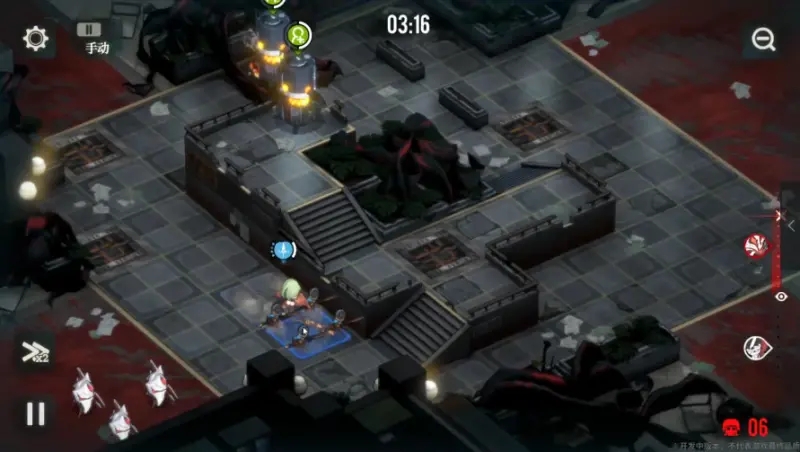Select the red enemy wave marker
Viewport: 800px width, 452px height.
click(x=757, y=245)
